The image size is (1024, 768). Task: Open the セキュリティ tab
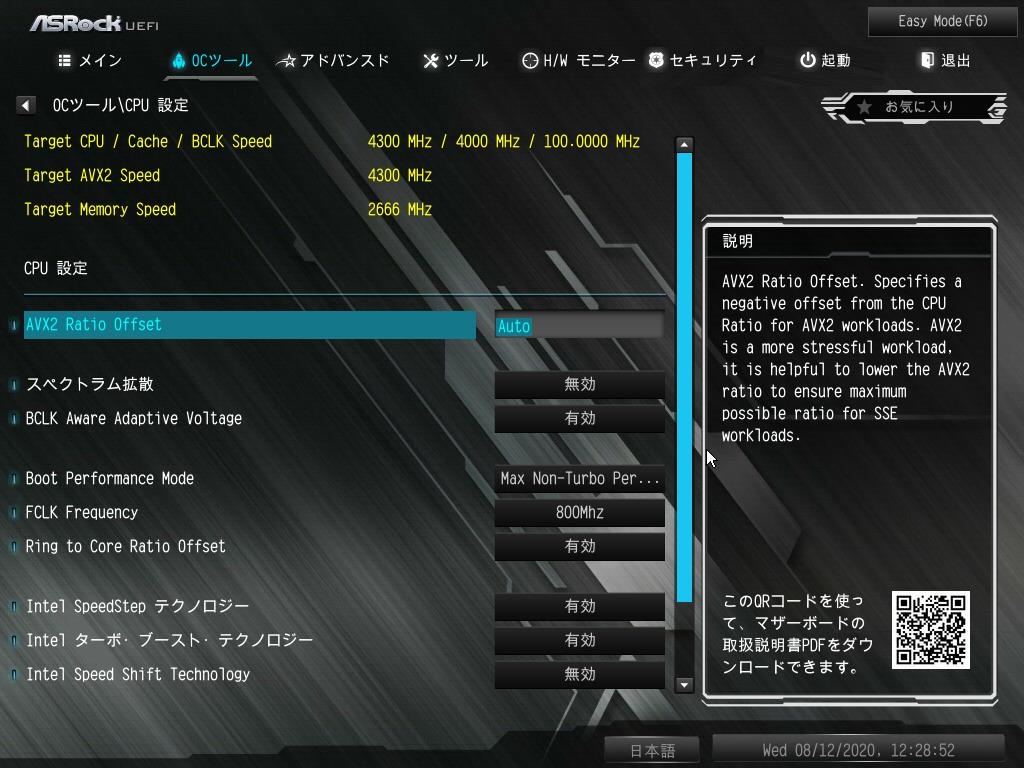click(x=702, y=61)
